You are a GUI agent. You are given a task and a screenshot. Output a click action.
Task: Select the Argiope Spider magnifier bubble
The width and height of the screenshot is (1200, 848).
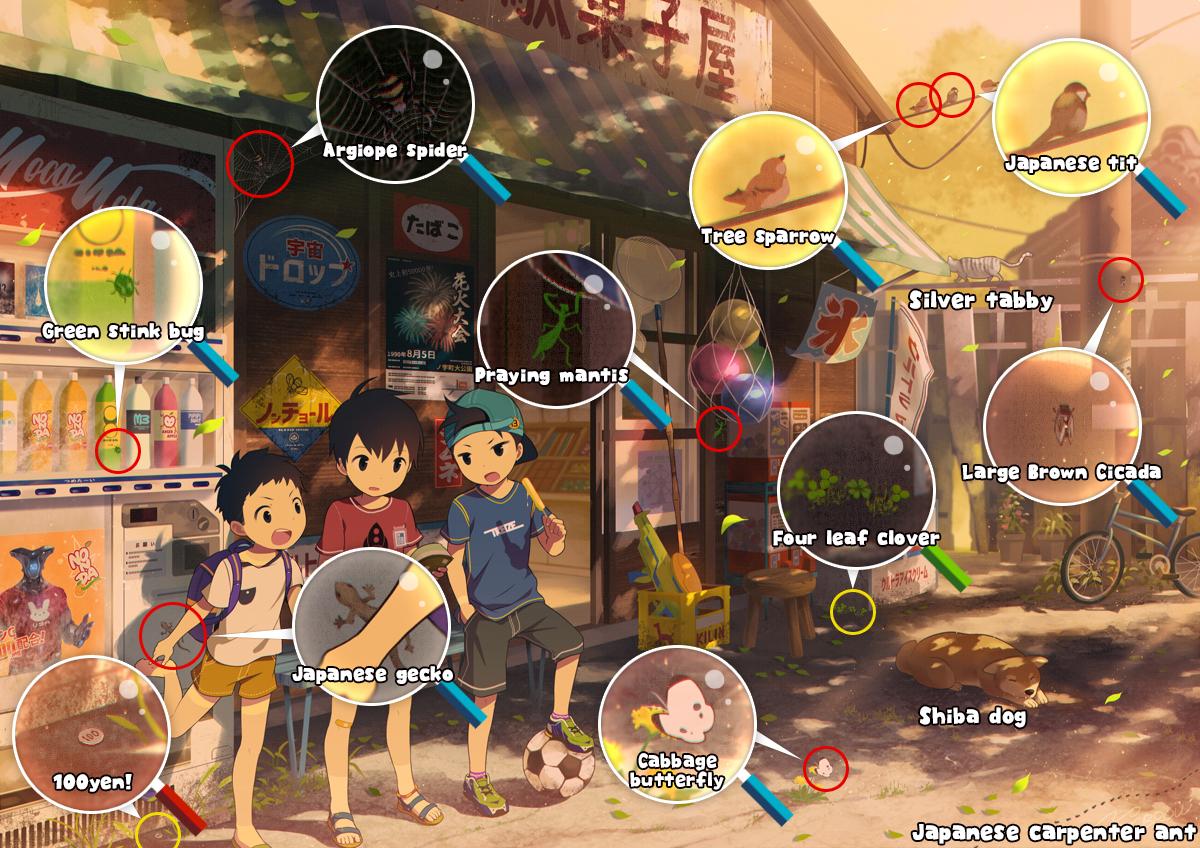pyautogui.click(x=393, y=105)
